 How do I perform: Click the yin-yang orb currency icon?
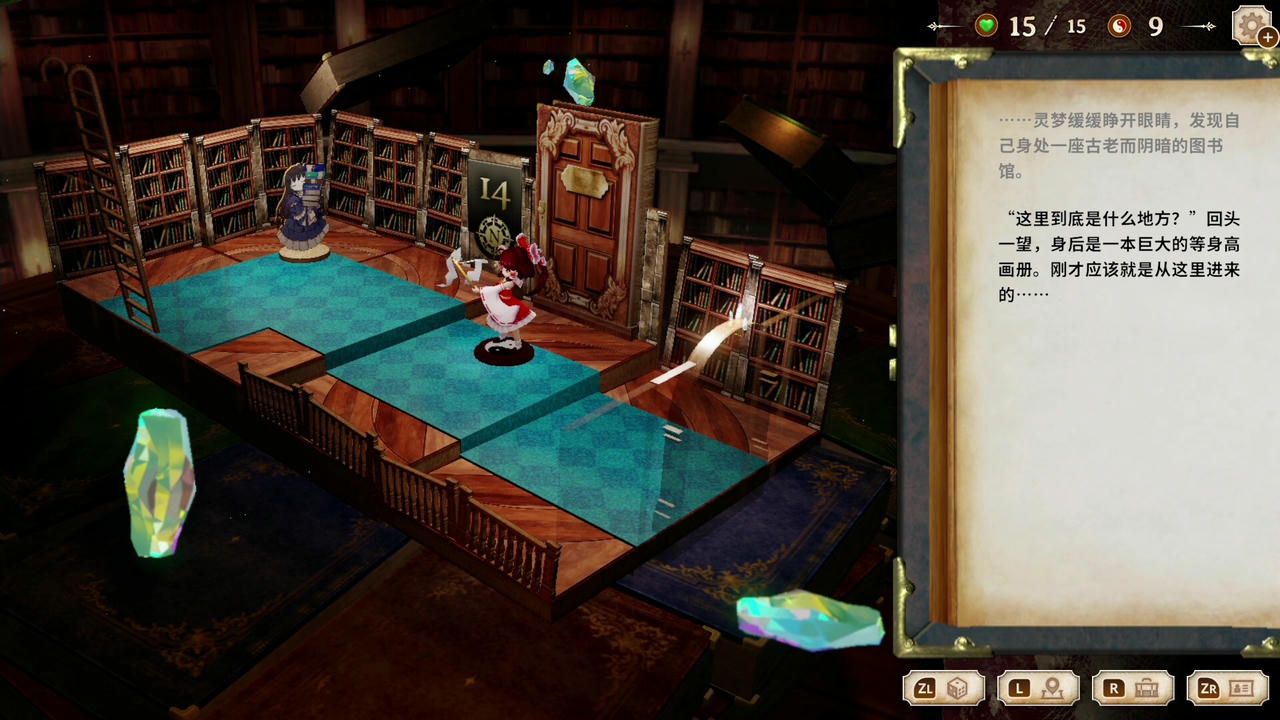click(1120, 27)
